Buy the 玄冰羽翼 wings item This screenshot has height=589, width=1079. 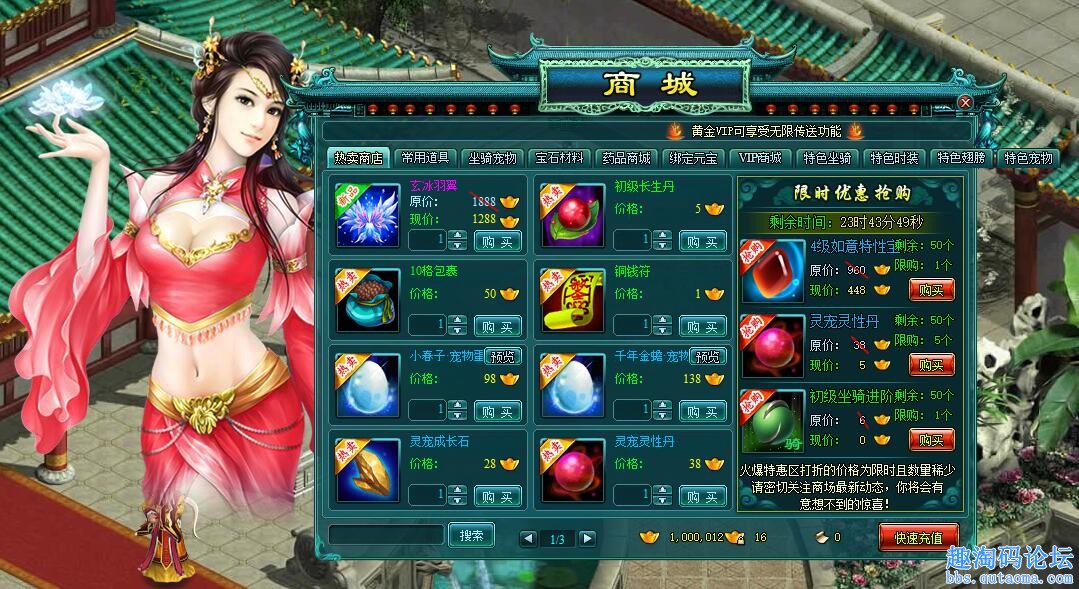click(498, 241)
